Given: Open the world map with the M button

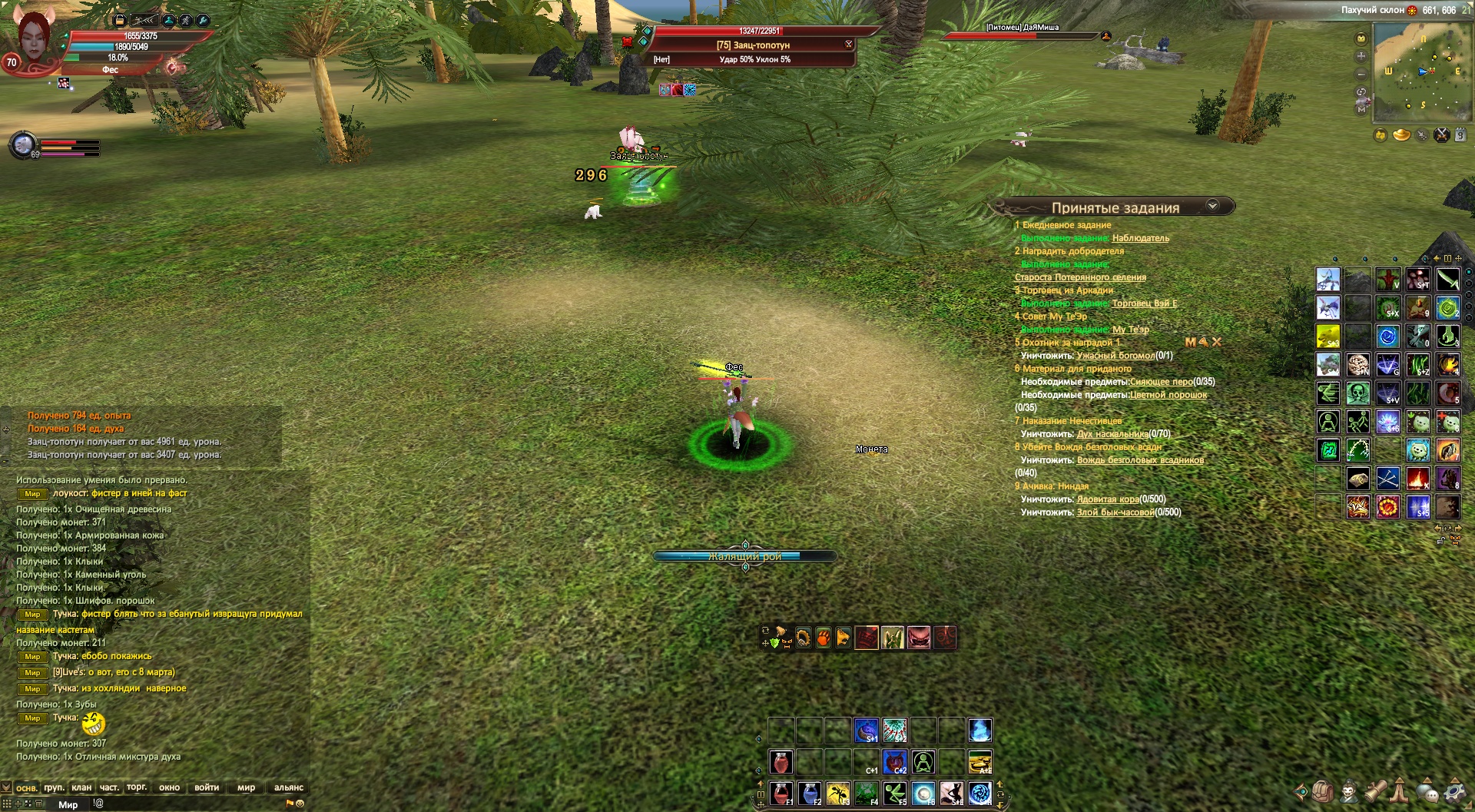Looking at the screenshot, I should click(1361, 110).
